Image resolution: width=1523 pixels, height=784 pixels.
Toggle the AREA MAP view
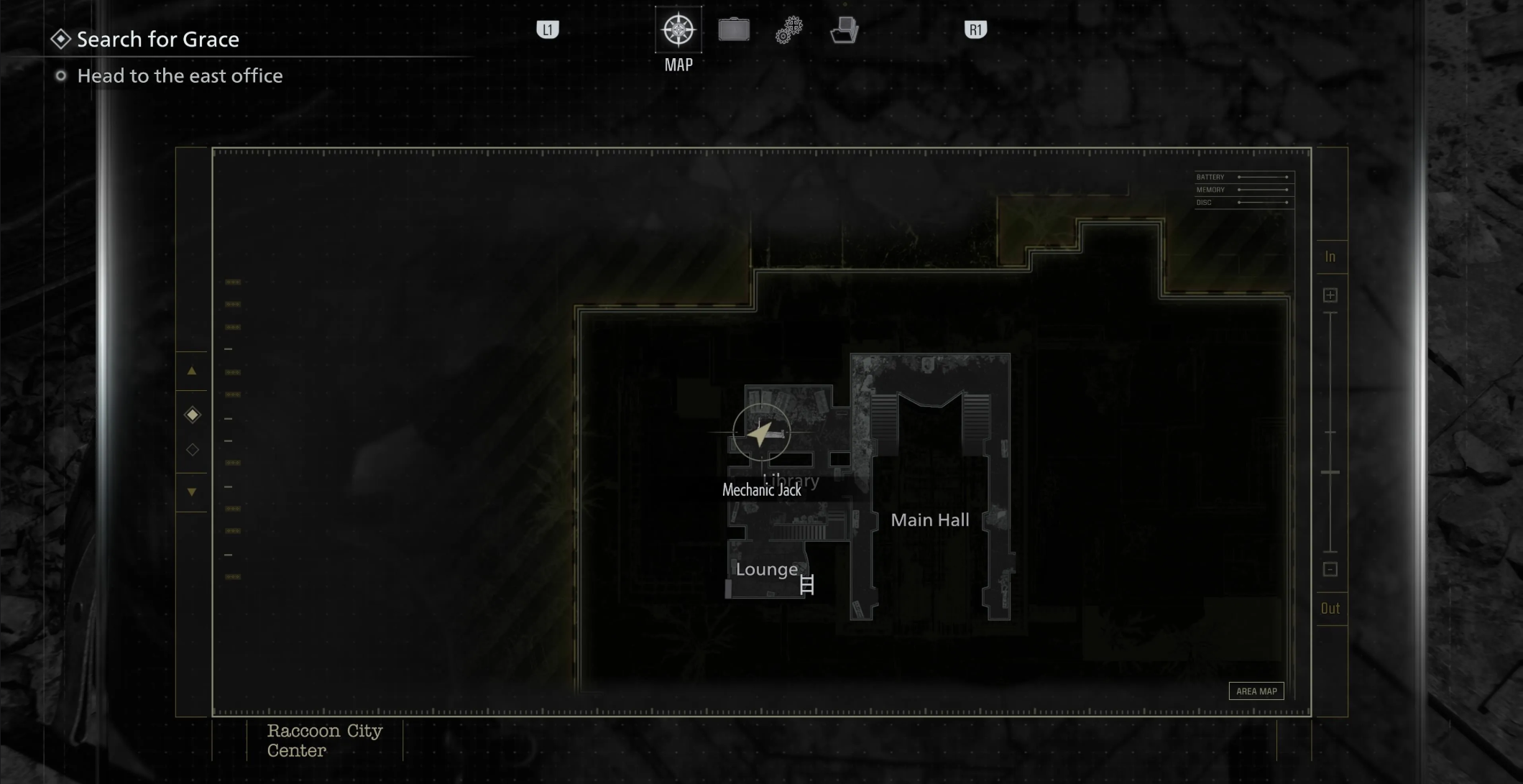(1256, 691)
